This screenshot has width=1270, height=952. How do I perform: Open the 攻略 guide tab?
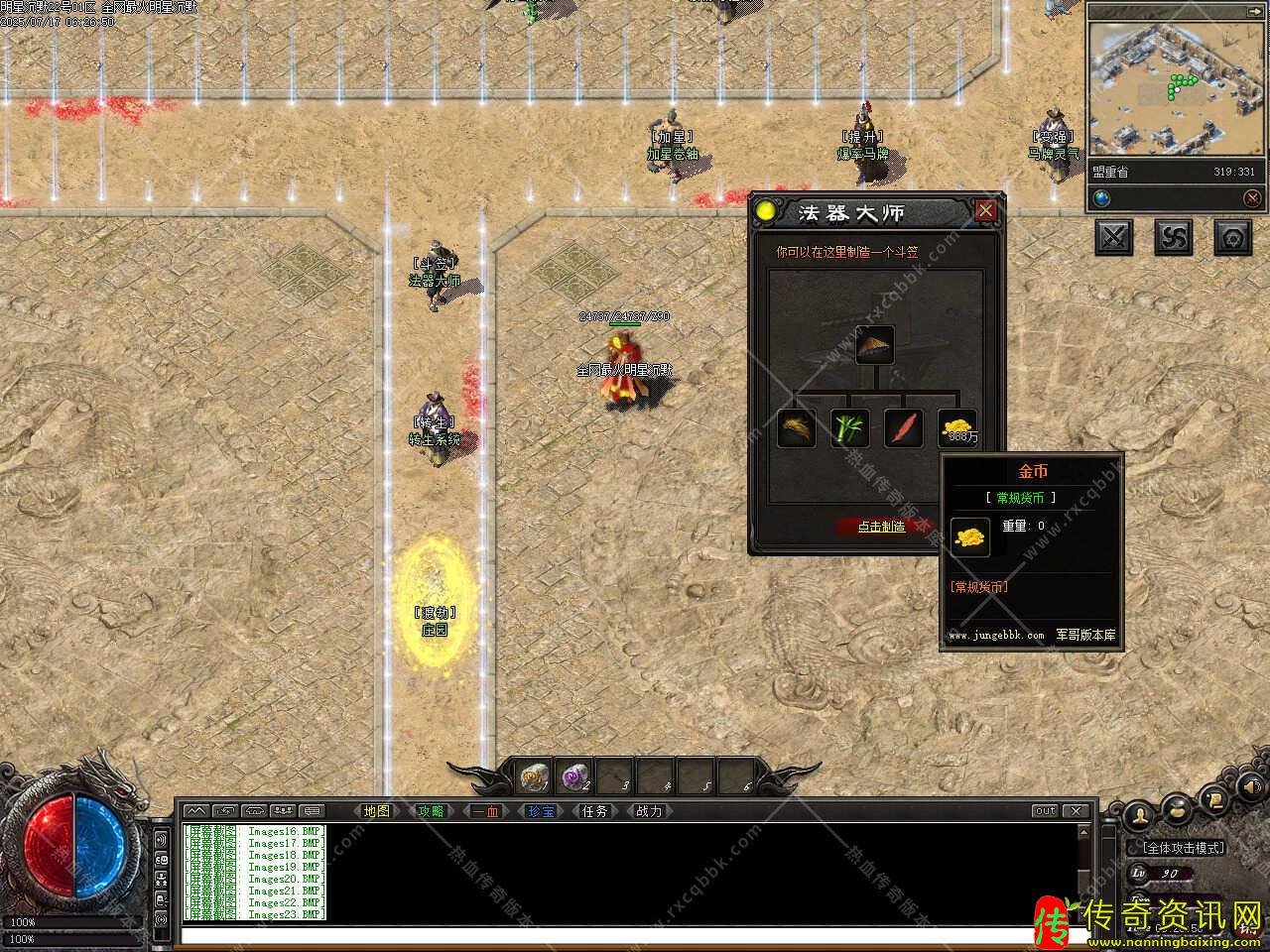click(431, 811)
